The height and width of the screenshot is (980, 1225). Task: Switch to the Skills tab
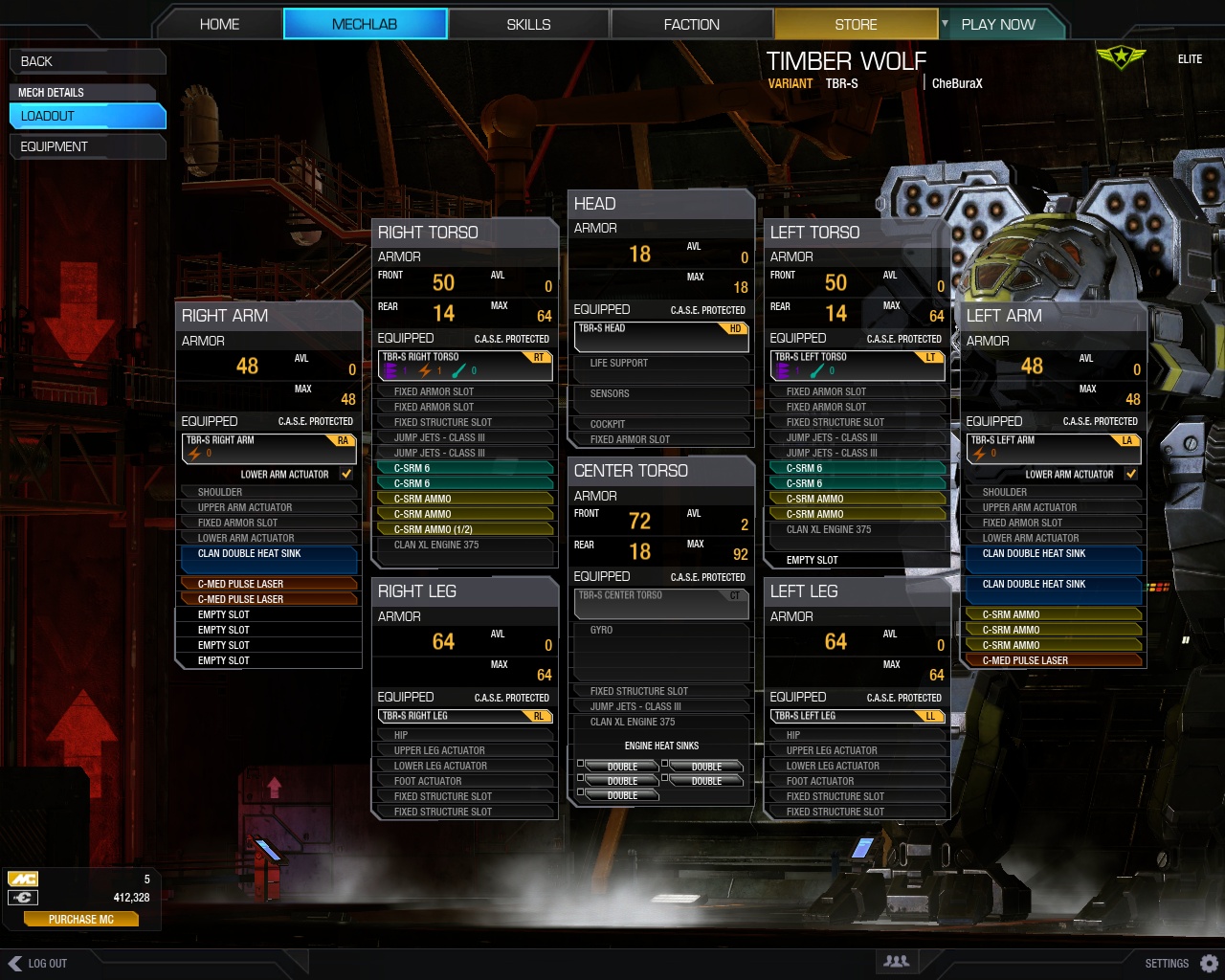point(528,24)
